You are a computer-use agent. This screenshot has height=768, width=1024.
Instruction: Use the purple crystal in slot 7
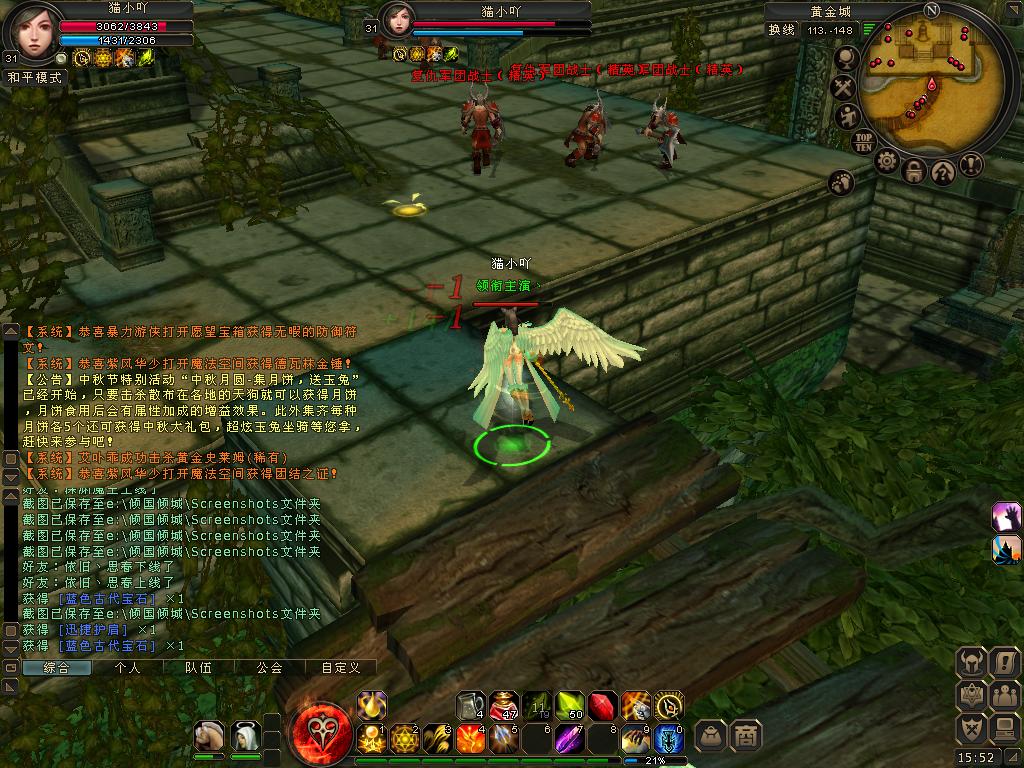tap(569, 739)
